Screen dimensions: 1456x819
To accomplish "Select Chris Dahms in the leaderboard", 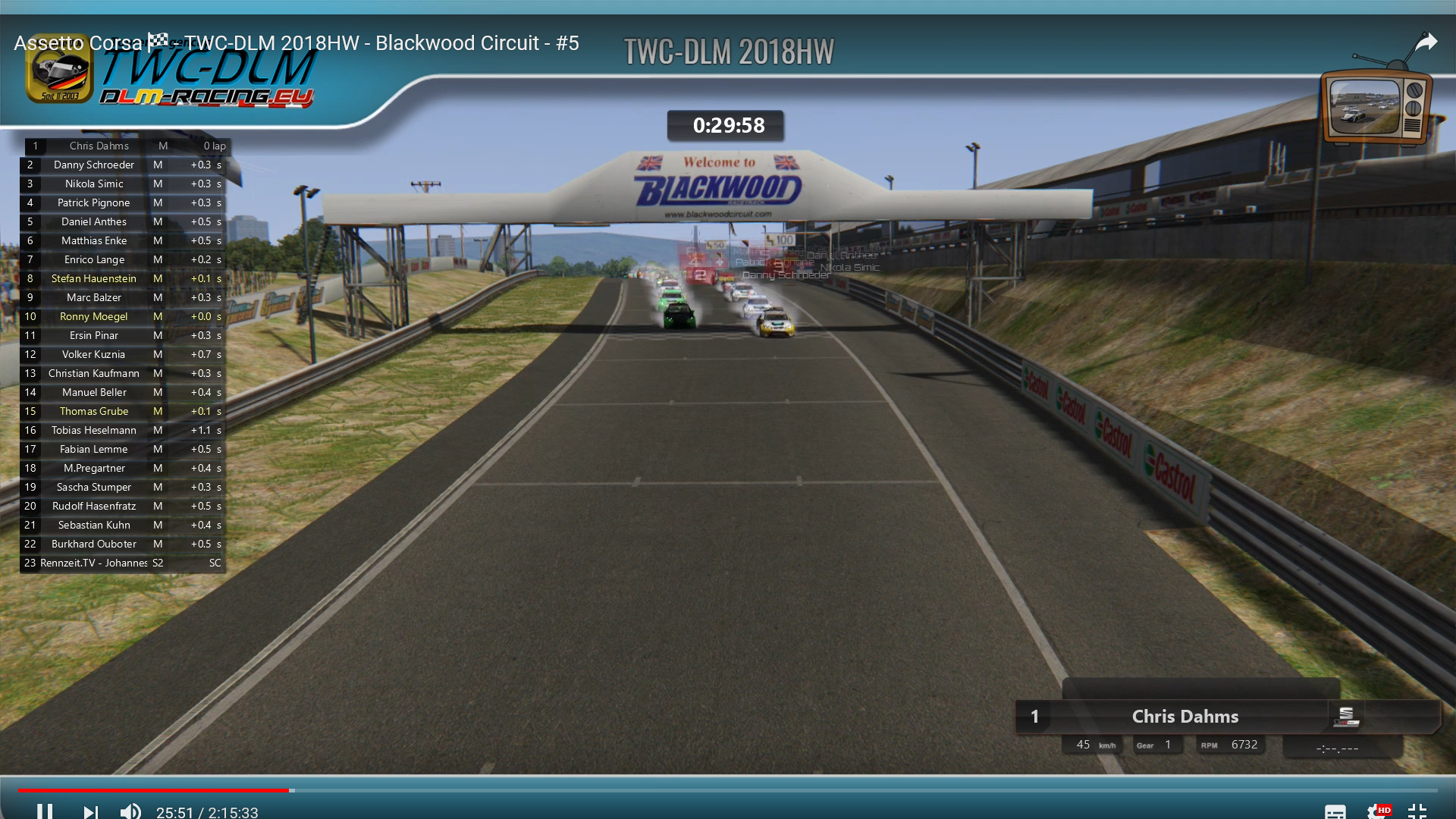I will tap(99, 146).
